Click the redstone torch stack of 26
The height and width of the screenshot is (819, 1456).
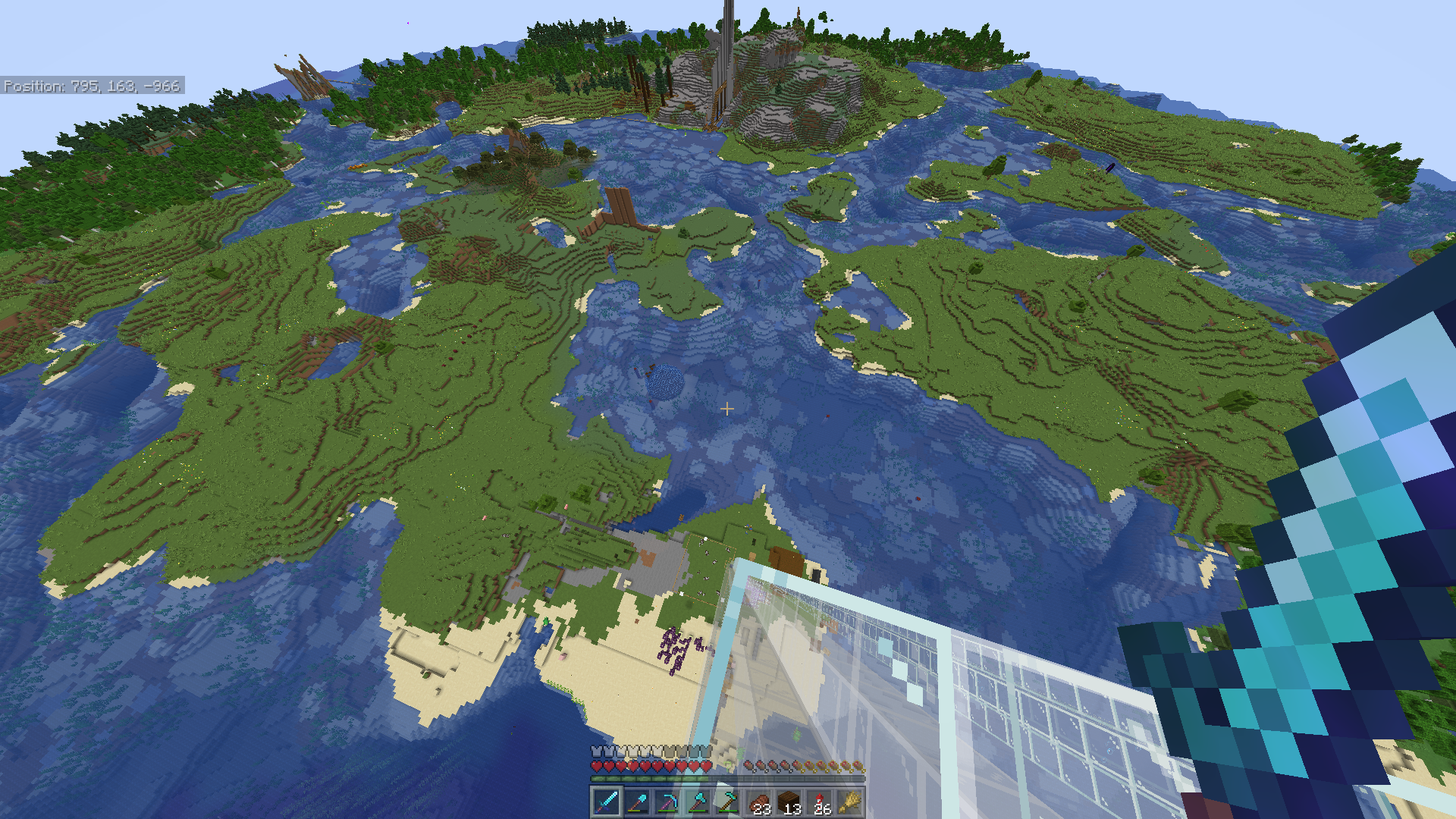[821, 800]
